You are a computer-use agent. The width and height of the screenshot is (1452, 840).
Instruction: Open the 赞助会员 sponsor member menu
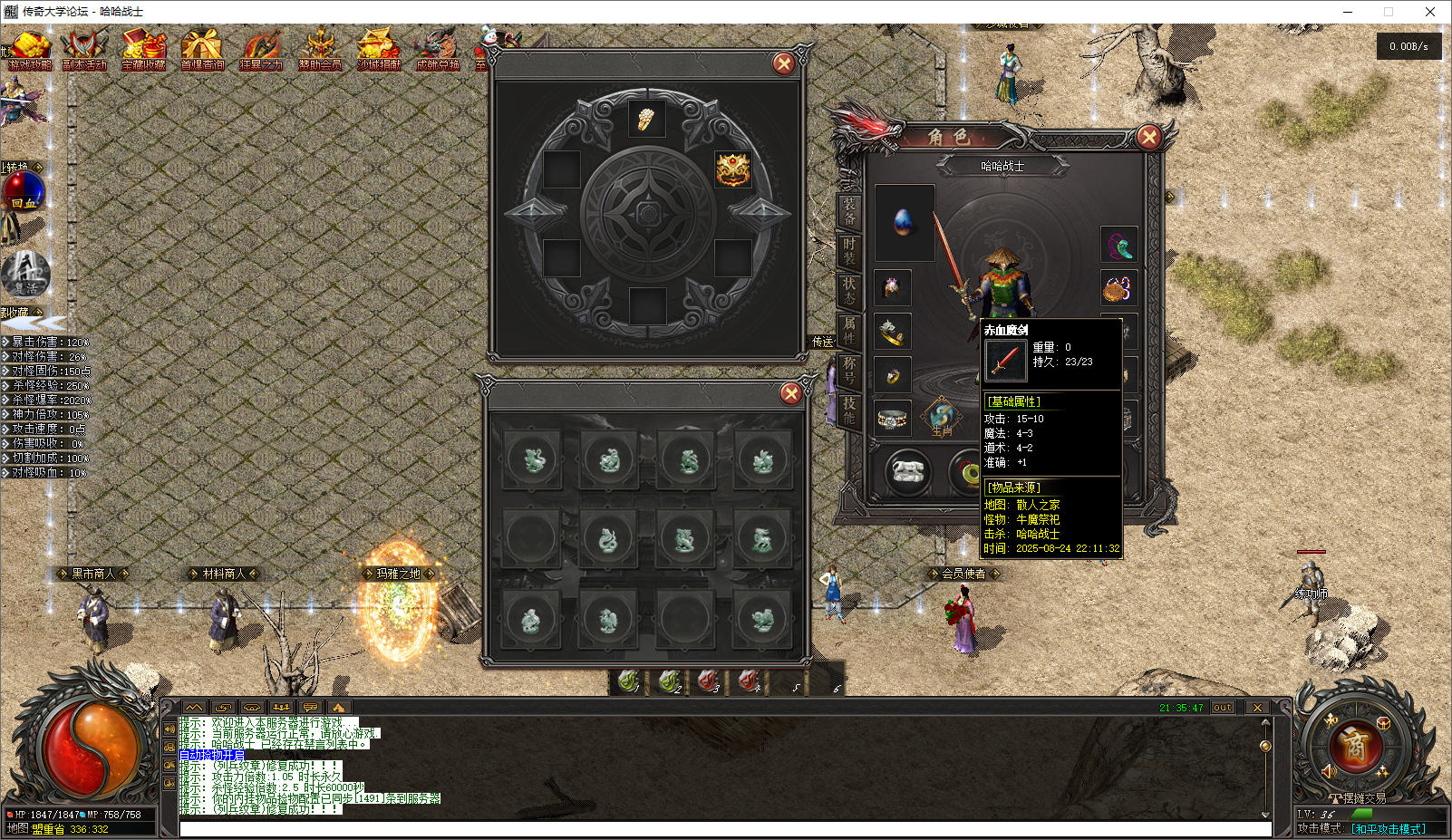[x=320, y=51]
